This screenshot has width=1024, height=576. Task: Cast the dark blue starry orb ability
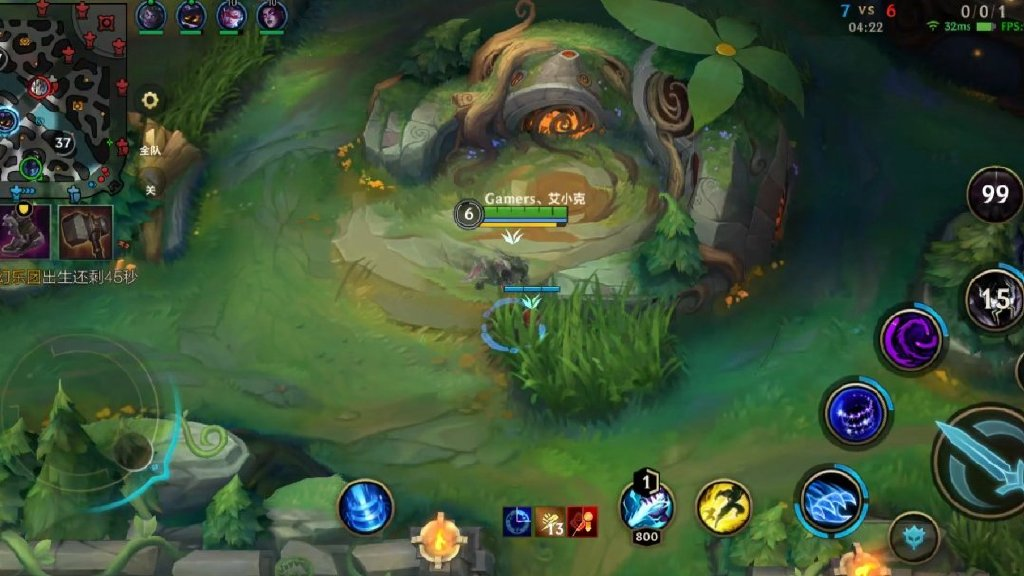click(x=857, y=412)
